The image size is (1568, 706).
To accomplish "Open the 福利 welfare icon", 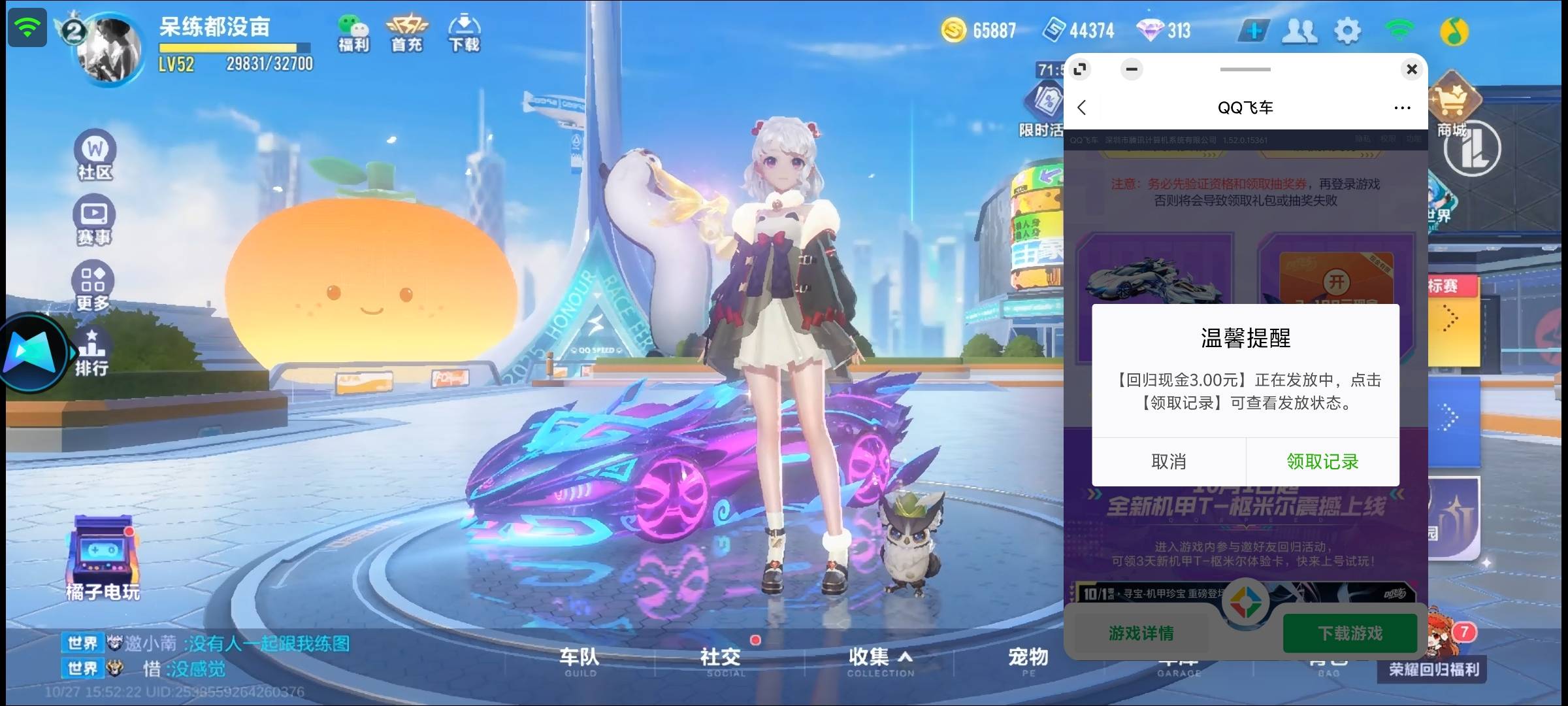I will [x=353, y=33].
